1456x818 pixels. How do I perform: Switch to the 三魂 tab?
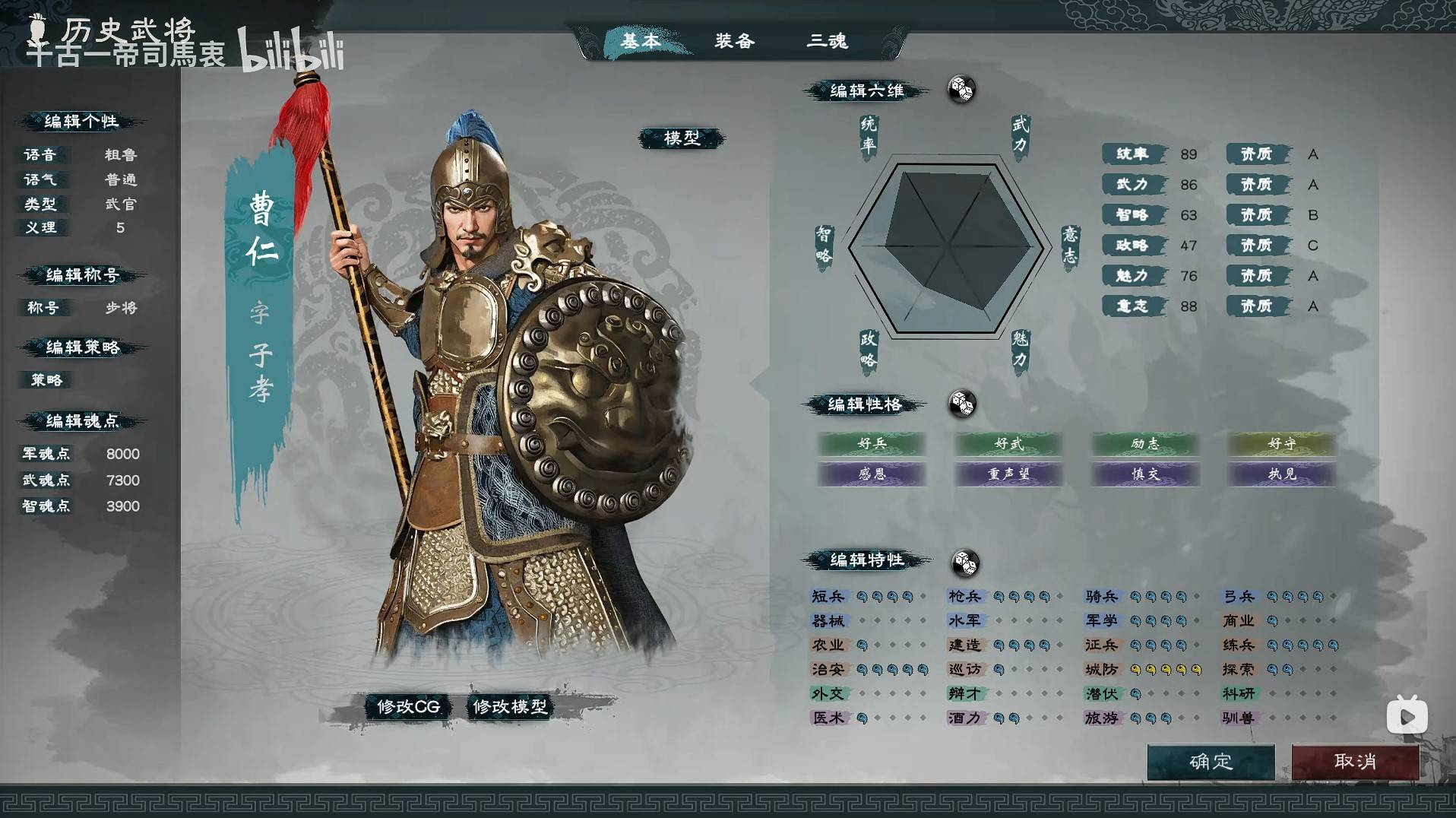(828, 42)
